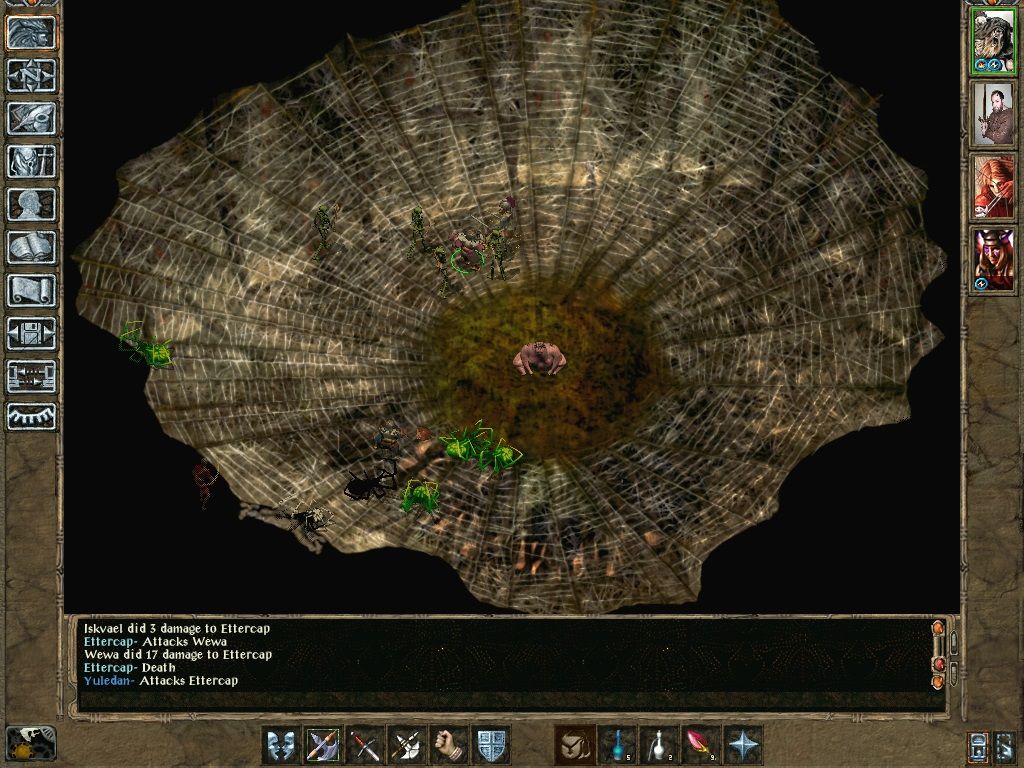The image size is (1024, 768).
Task: Select the first party portrait with green border
Action: click(992, 42)
